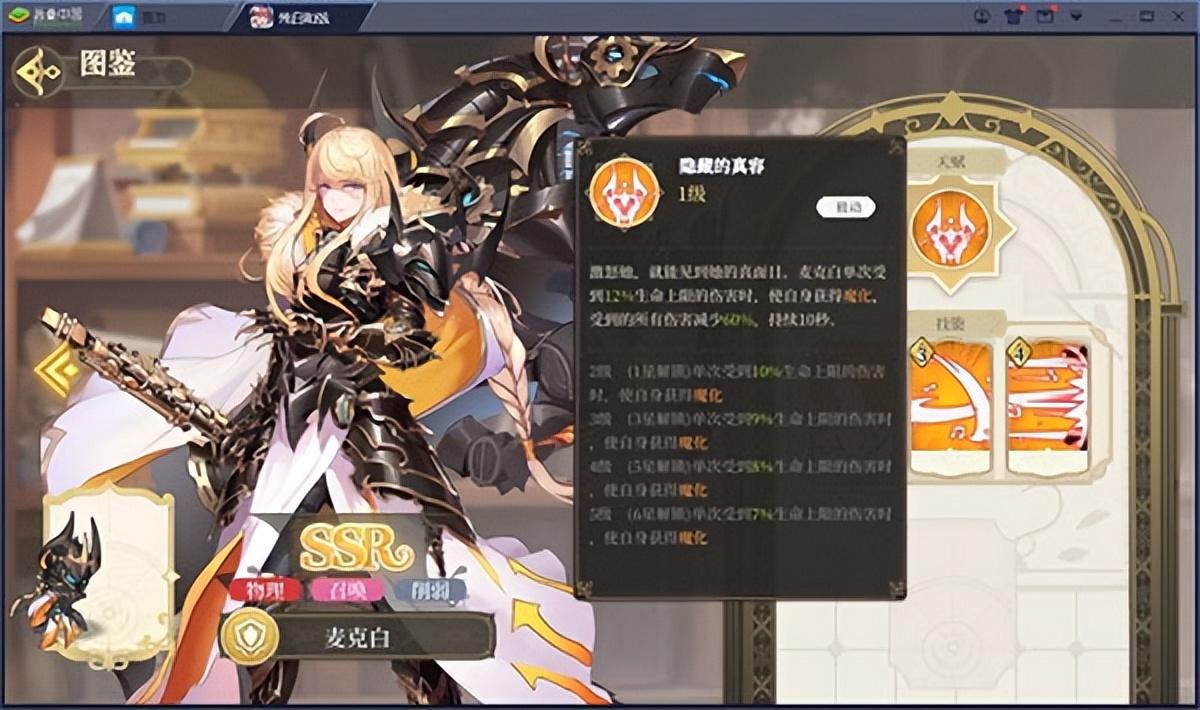Open the skill card numbered 4
Screen dimensions: 1200x710
pyautogui.click(x=1047, y=406)
